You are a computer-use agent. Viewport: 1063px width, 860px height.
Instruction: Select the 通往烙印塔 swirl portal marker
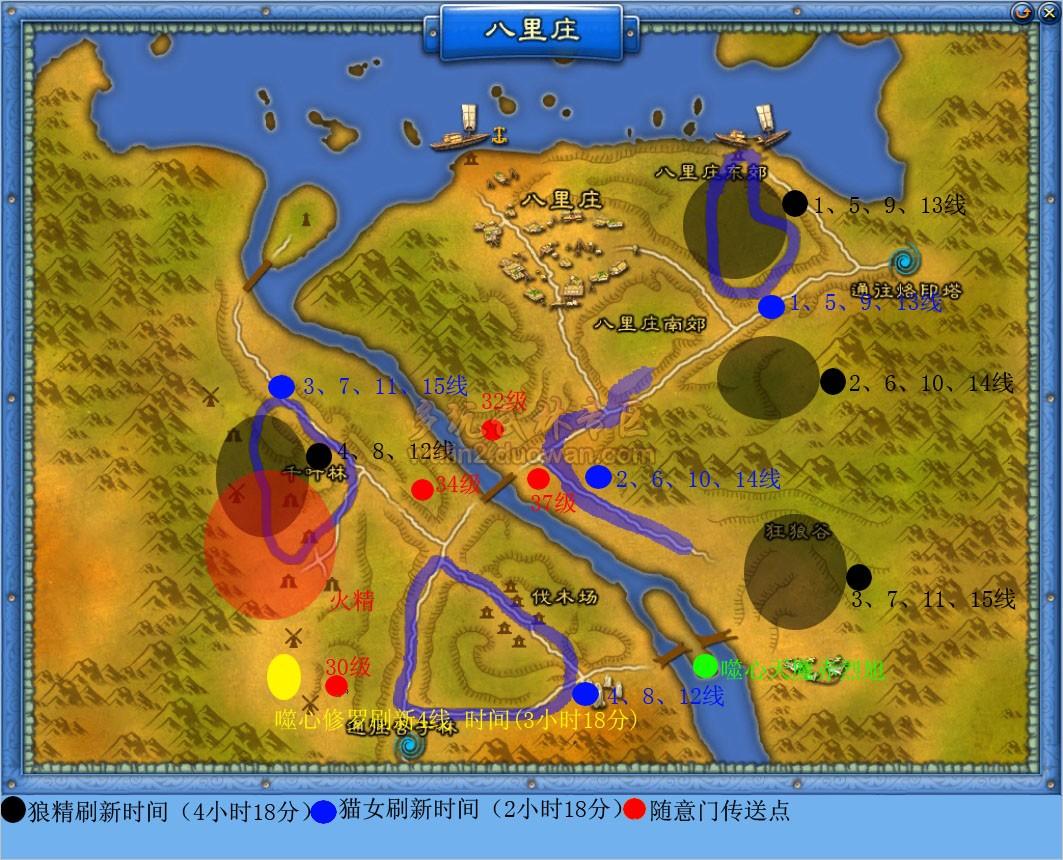(x=908, y=262)
